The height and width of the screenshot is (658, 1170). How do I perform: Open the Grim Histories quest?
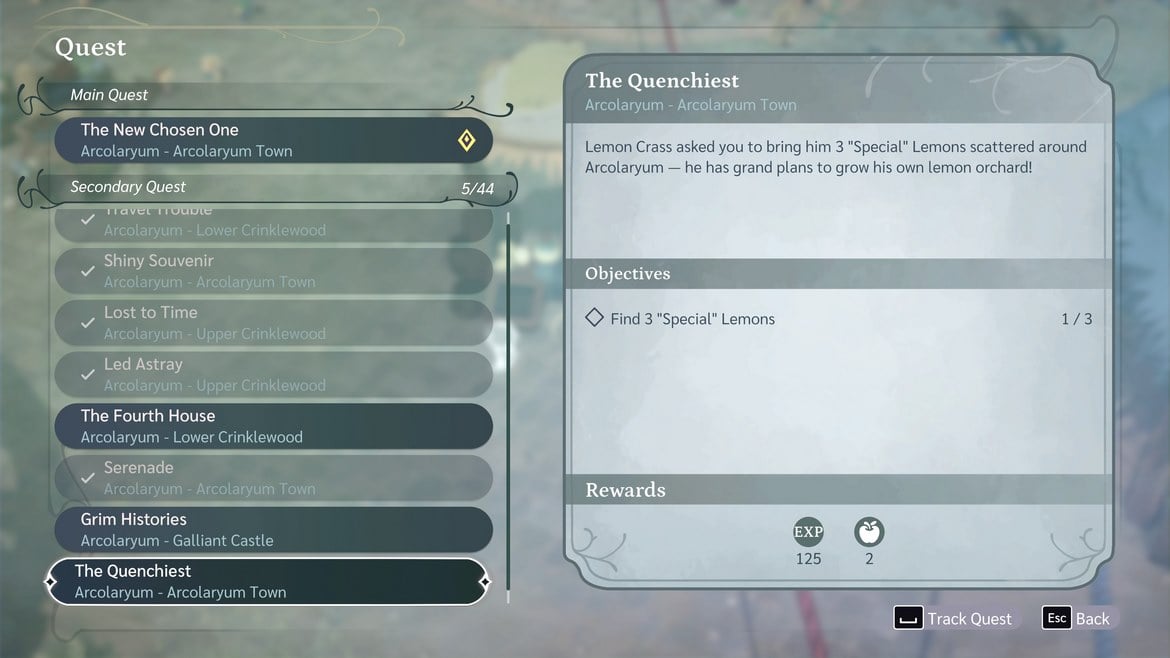point(272,530)
